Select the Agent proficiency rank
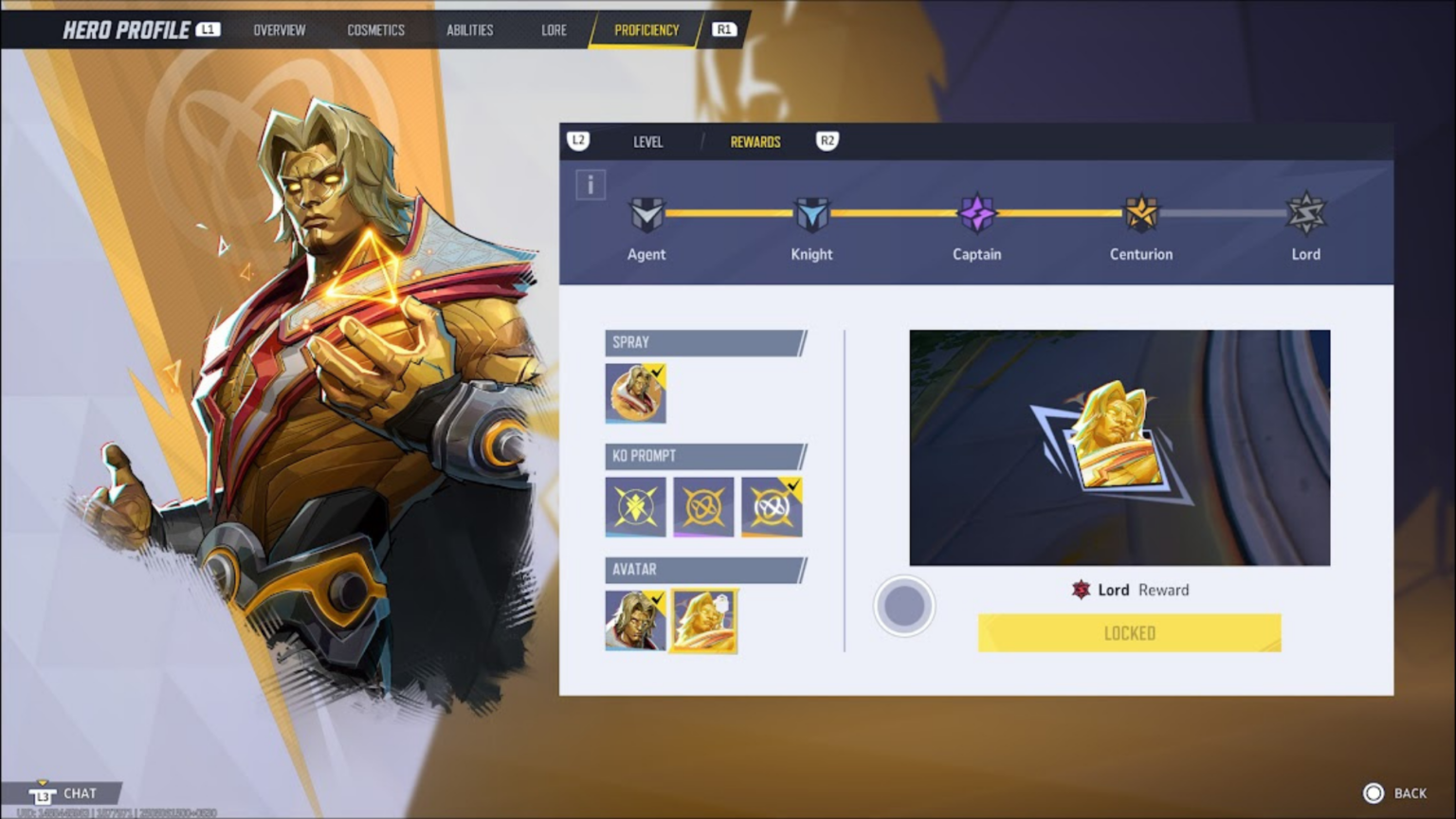The image size is (1456, 819). coord(646,215)
